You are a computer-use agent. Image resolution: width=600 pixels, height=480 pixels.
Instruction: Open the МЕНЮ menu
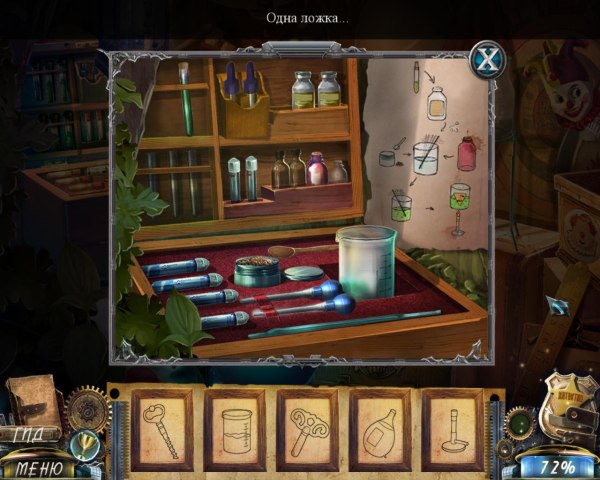[38, 467]
